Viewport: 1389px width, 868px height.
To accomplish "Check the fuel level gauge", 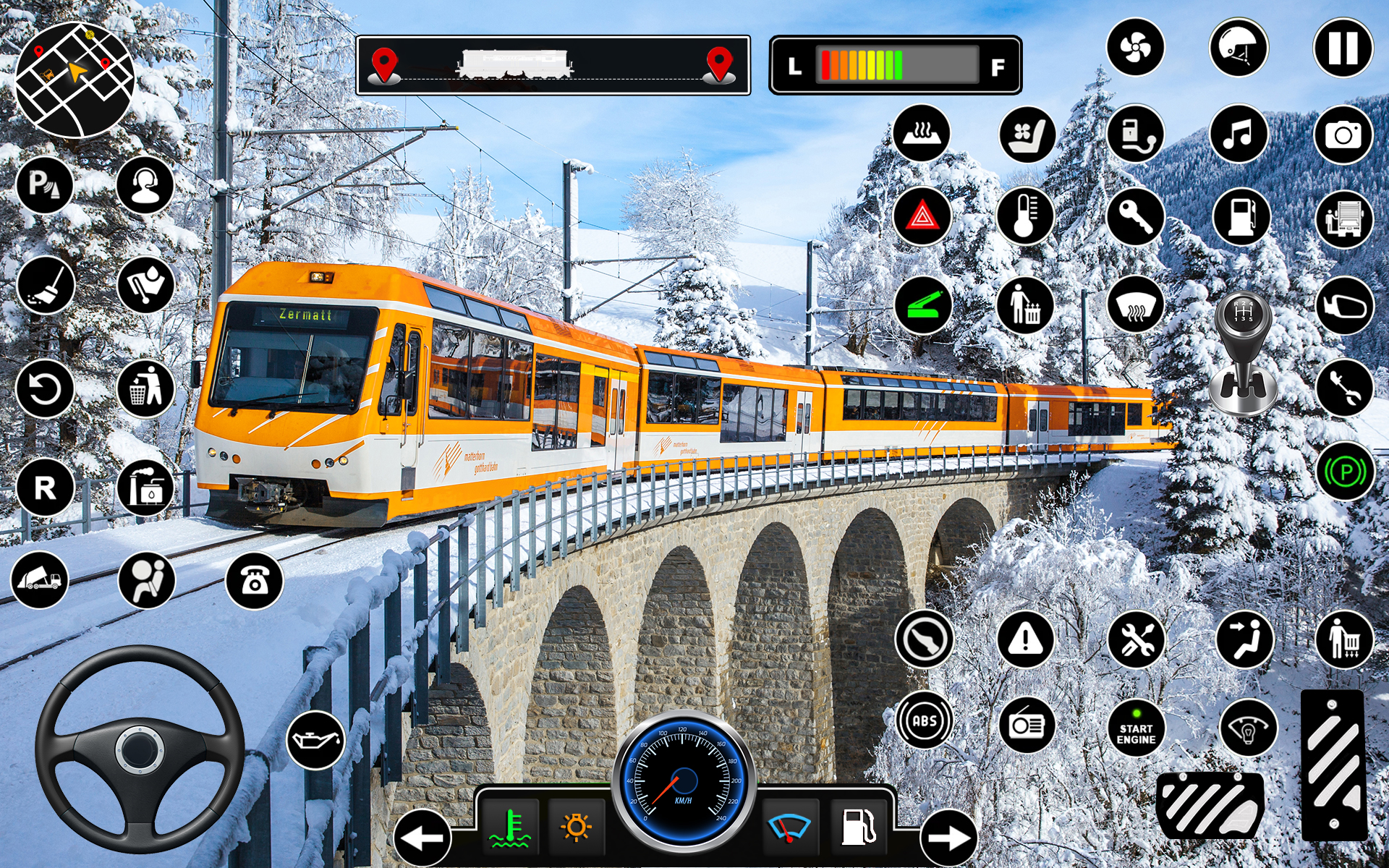I will (897, 65).
